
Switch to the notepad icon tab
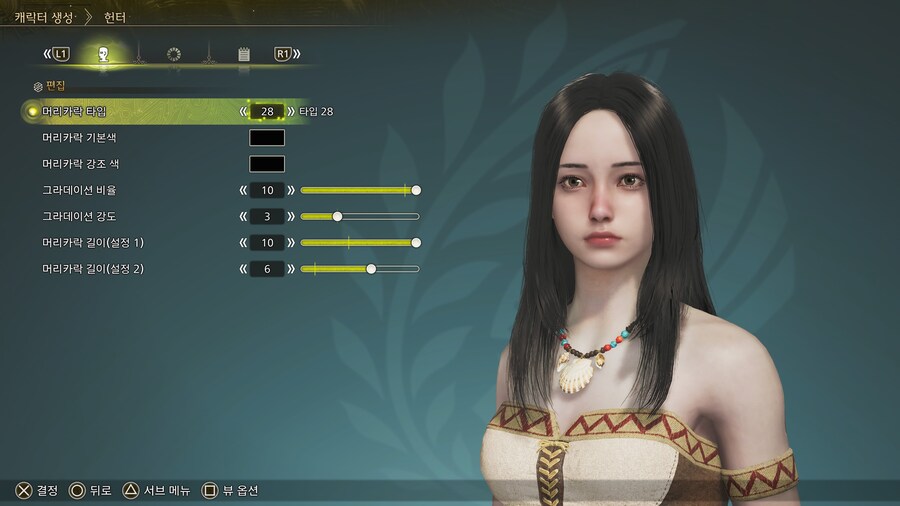click(x=243, y=54)
